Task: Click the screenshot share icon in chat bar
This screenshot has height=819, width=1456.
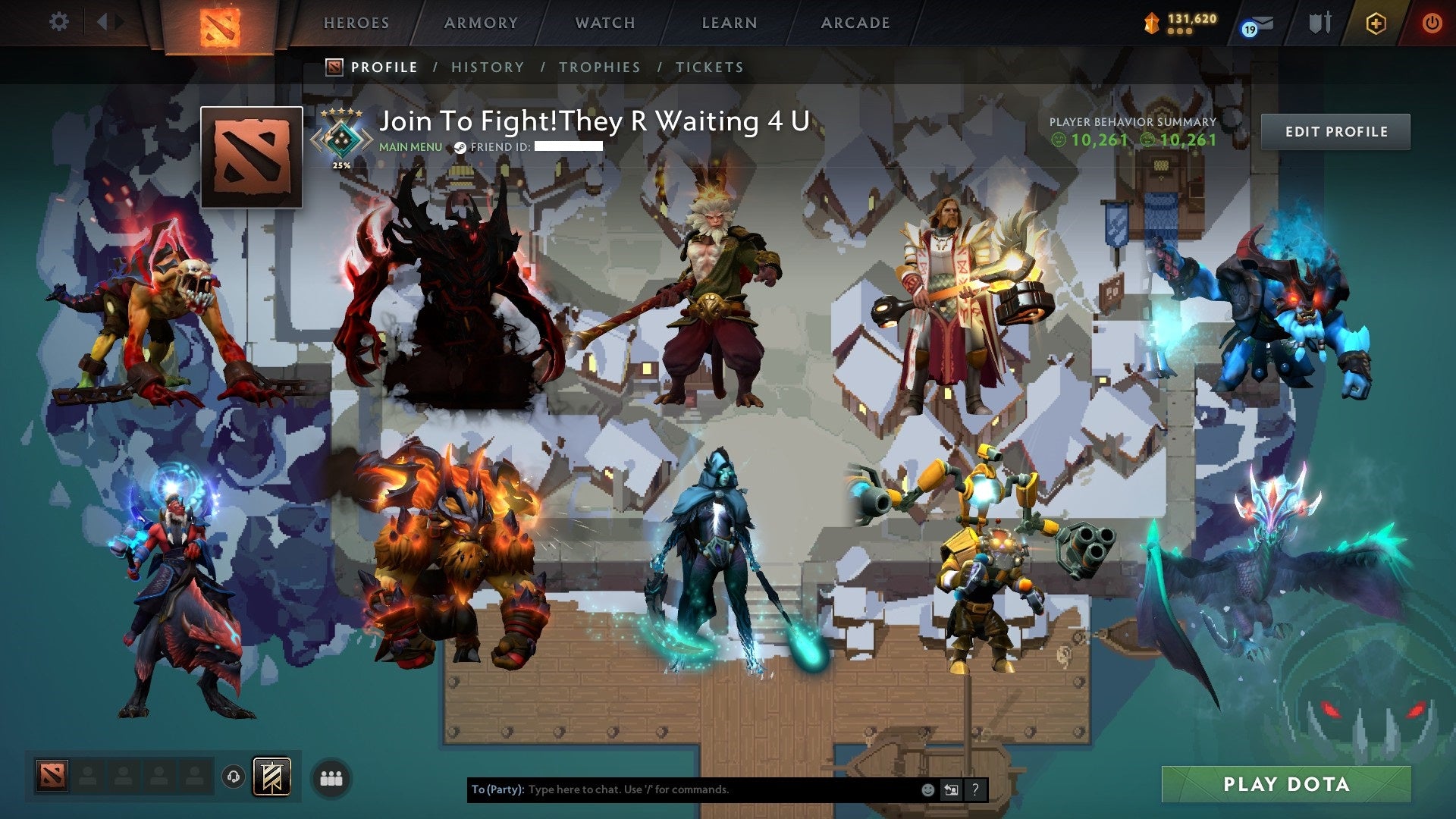Action: point(952,789)
